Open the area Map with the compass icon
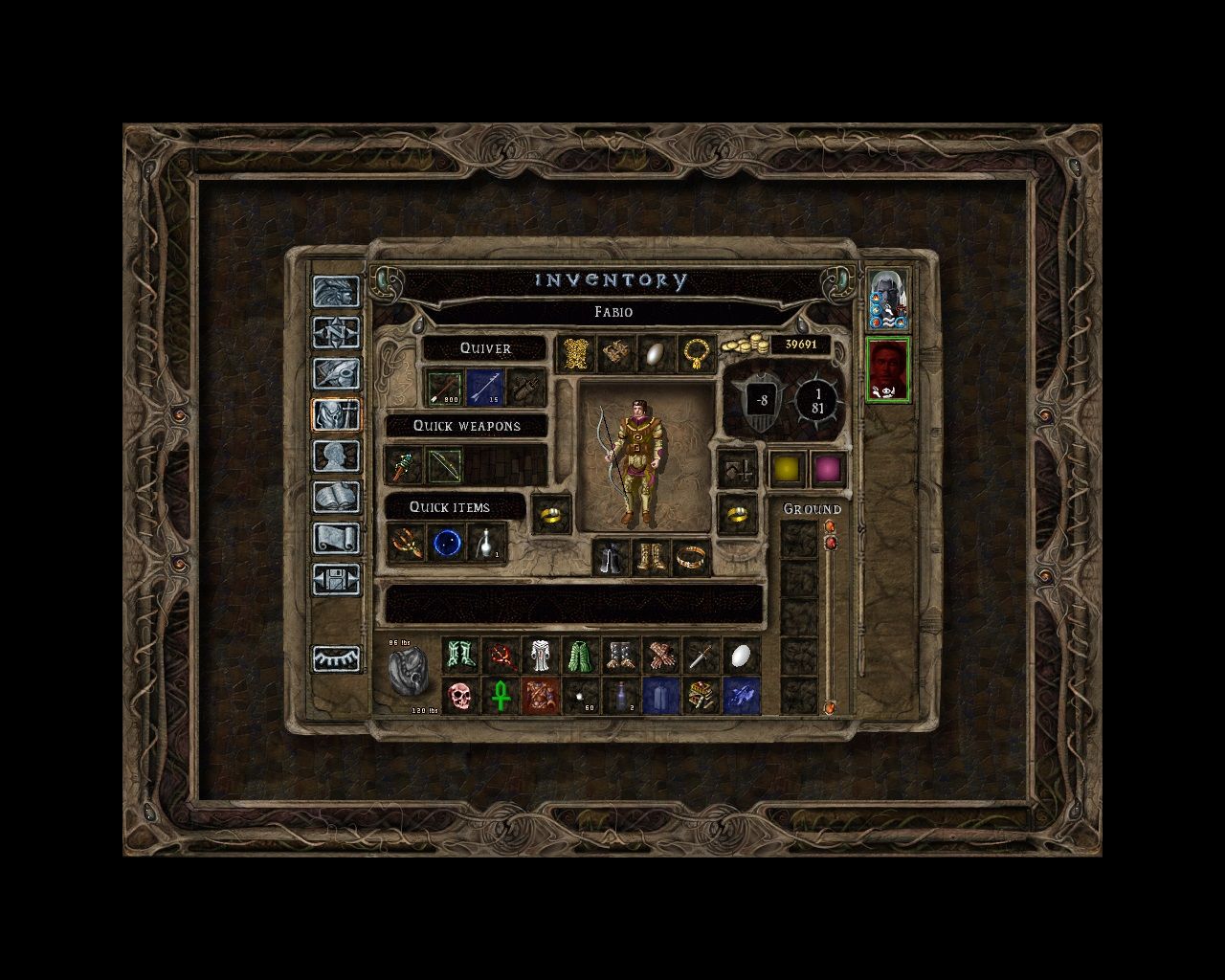1225x980 pixels. [x=337, y=332]
